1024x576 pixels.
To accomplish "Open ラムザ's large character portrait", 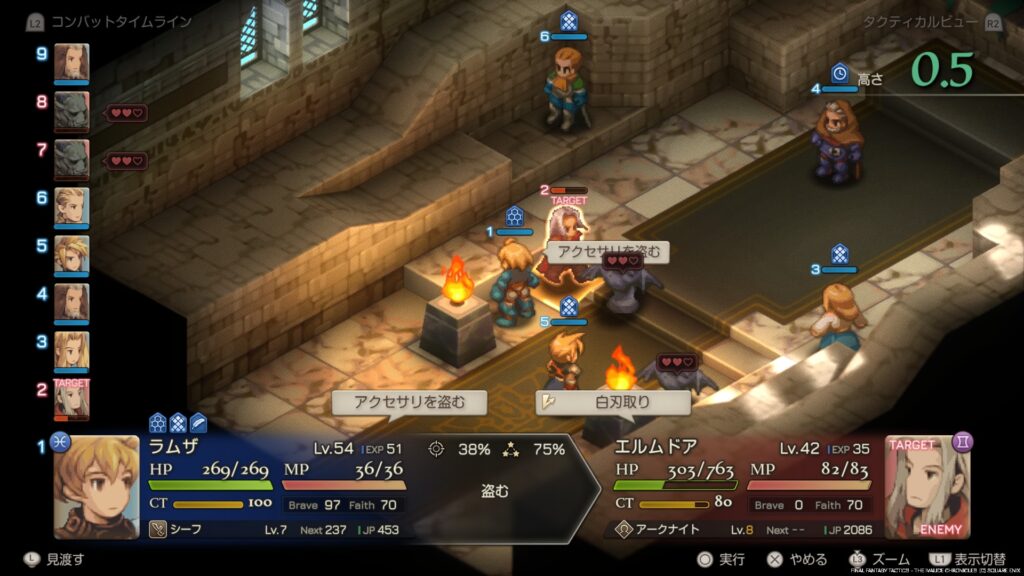I will [95, 487].
